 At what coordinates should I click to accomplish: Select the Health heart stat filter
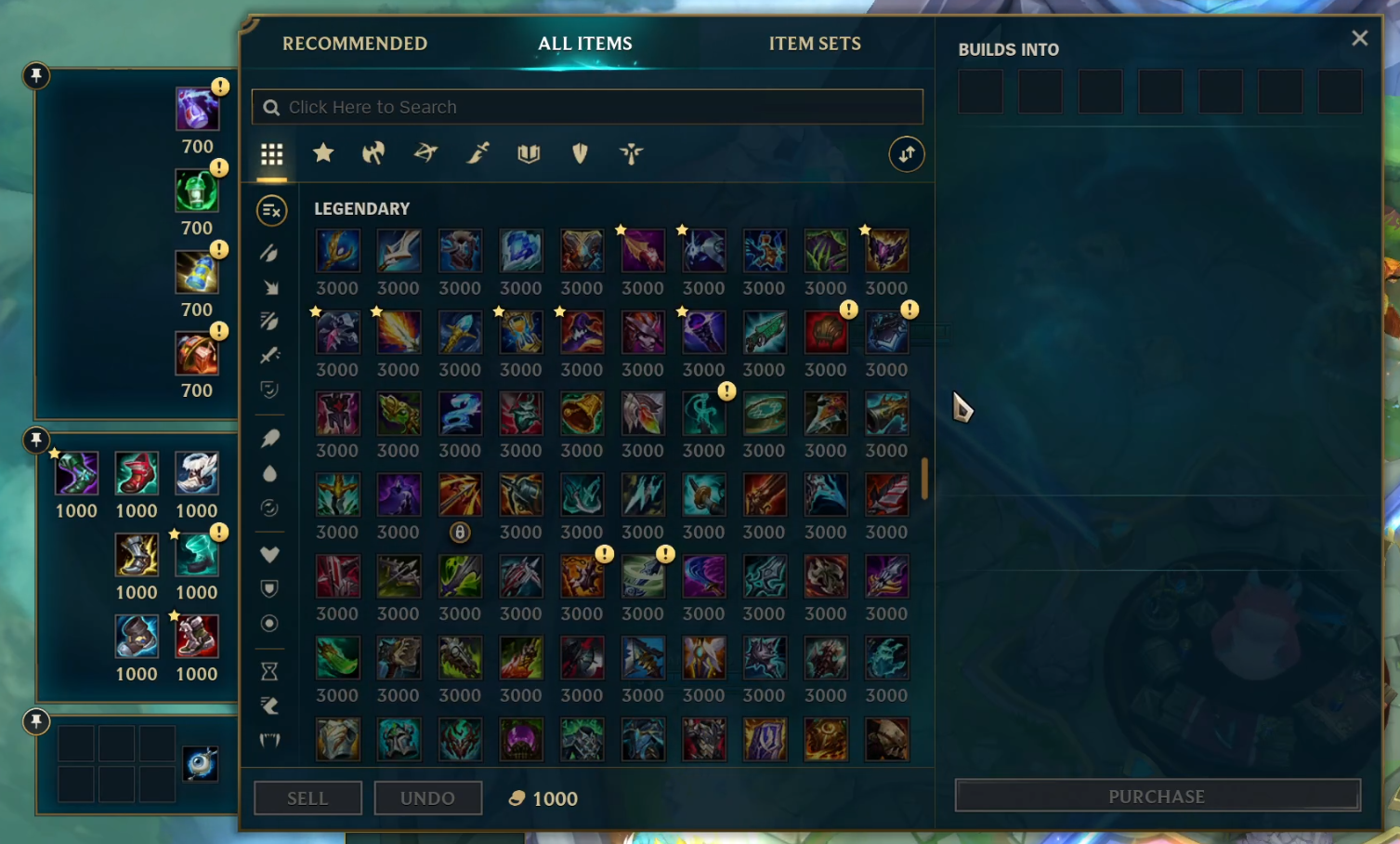[x=269, y=555]
